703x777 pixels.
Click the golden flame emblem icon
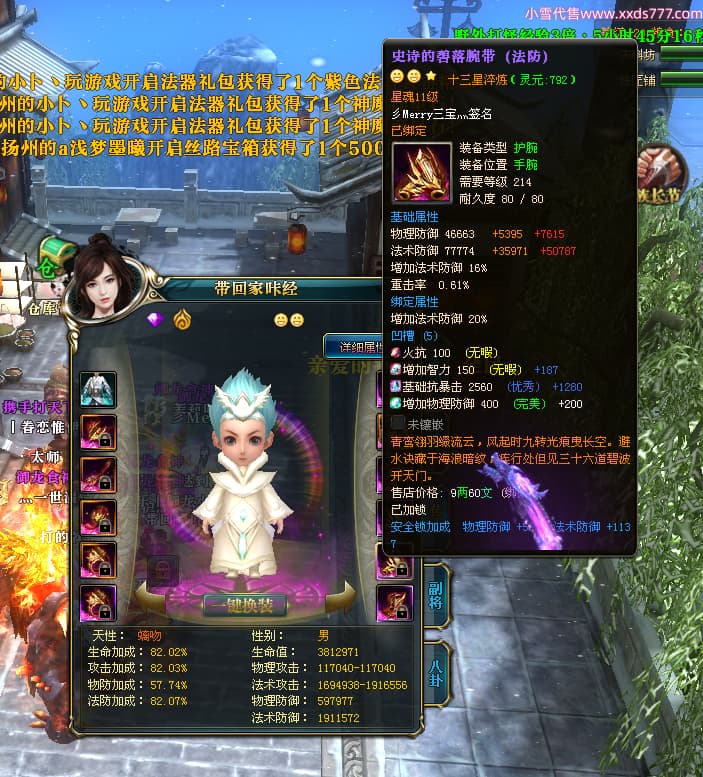(x=182, y=320)
